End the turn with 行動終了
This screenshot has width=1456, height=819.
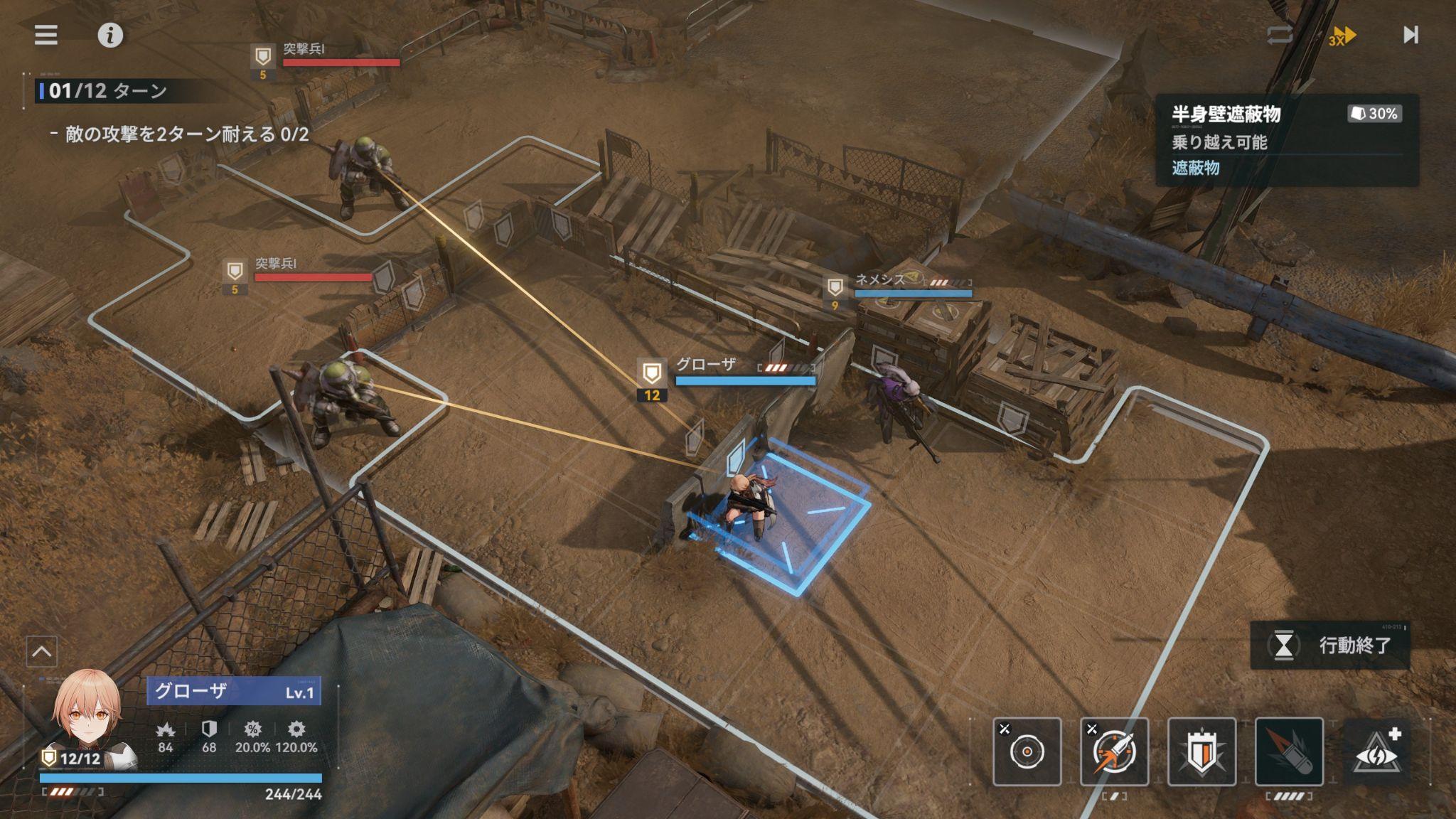1330,646
